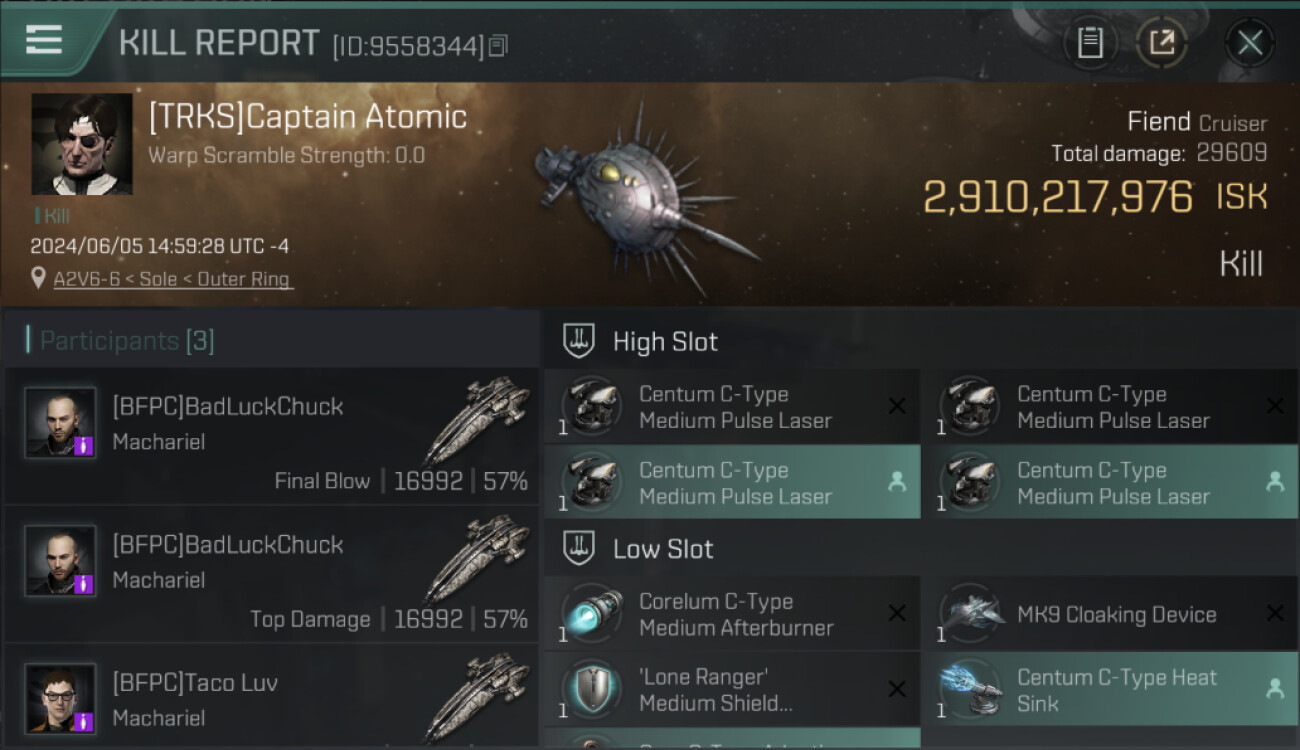
Task: Select the Corelum C-Type Medium Afterburner module
Action: (732, 614)
